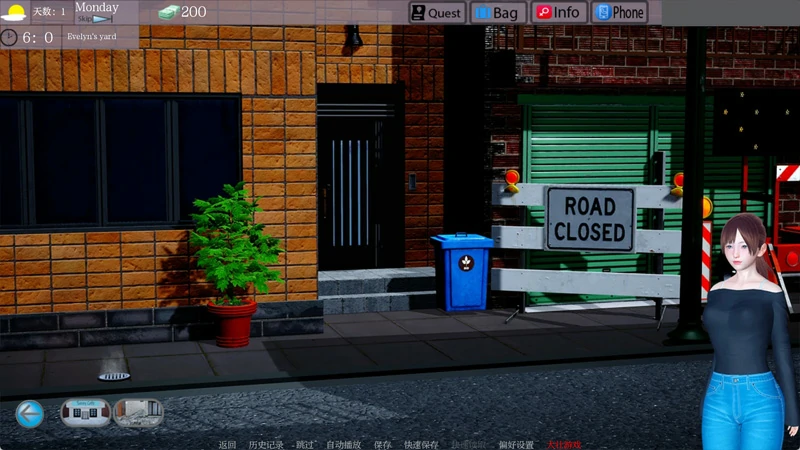Open the Quest log

(x=437, y=13)
